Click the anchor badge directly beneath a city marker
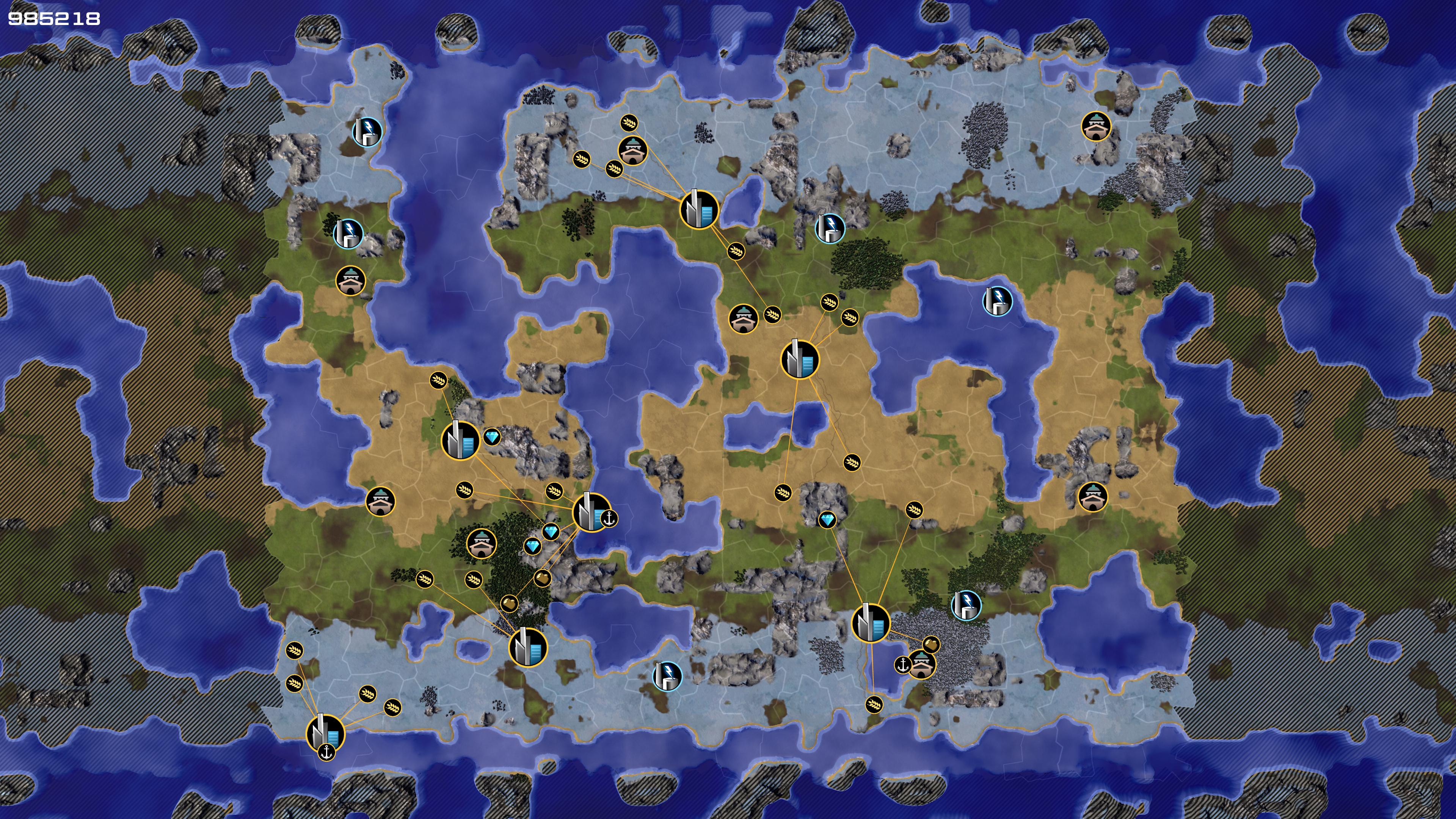This screenshot has width=1456, height=819. point(326,752)
